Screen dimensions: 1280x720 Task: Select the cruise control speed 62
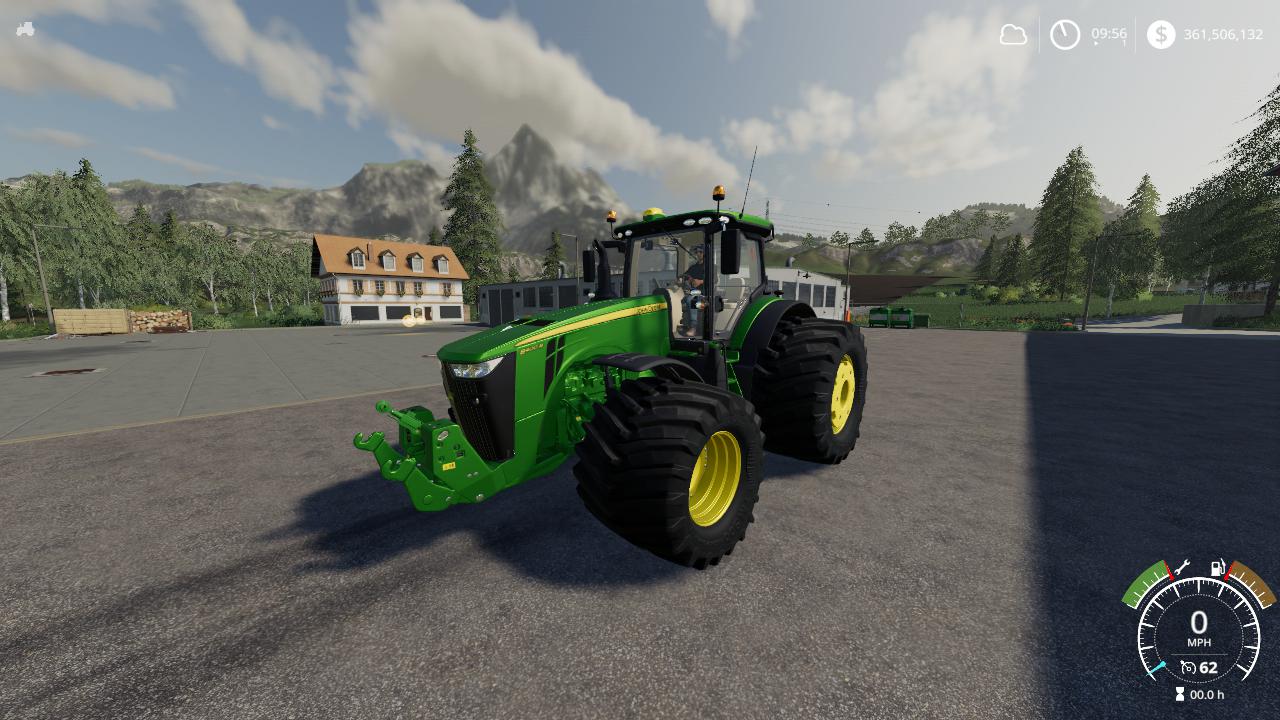pyautogui.click(x=1209, y=668)
